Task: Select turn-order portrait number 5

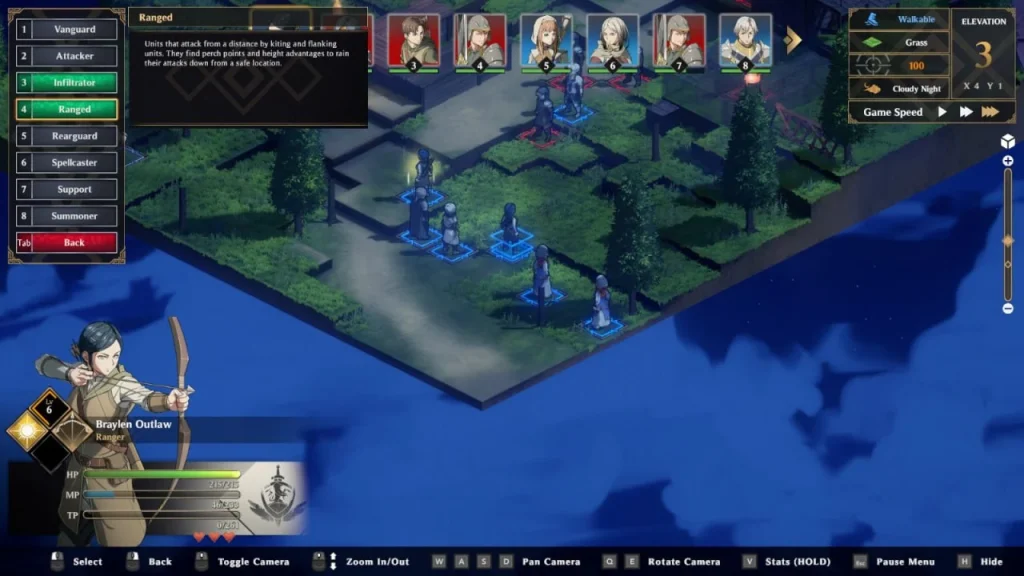Action: [x=546, y=42]
